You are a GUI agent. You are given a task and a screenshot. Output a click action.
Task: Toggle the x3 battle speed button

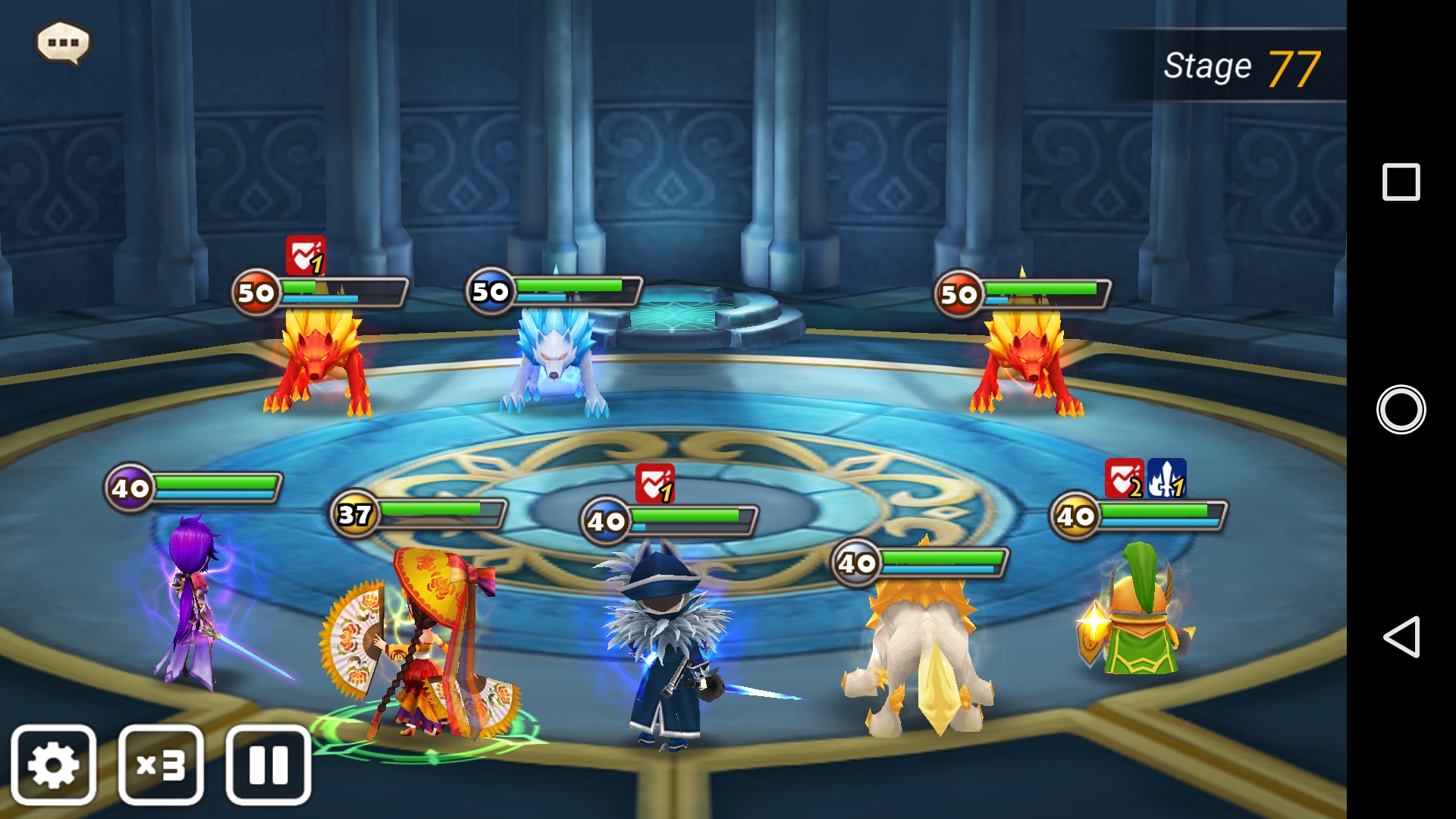pos(161,764)
